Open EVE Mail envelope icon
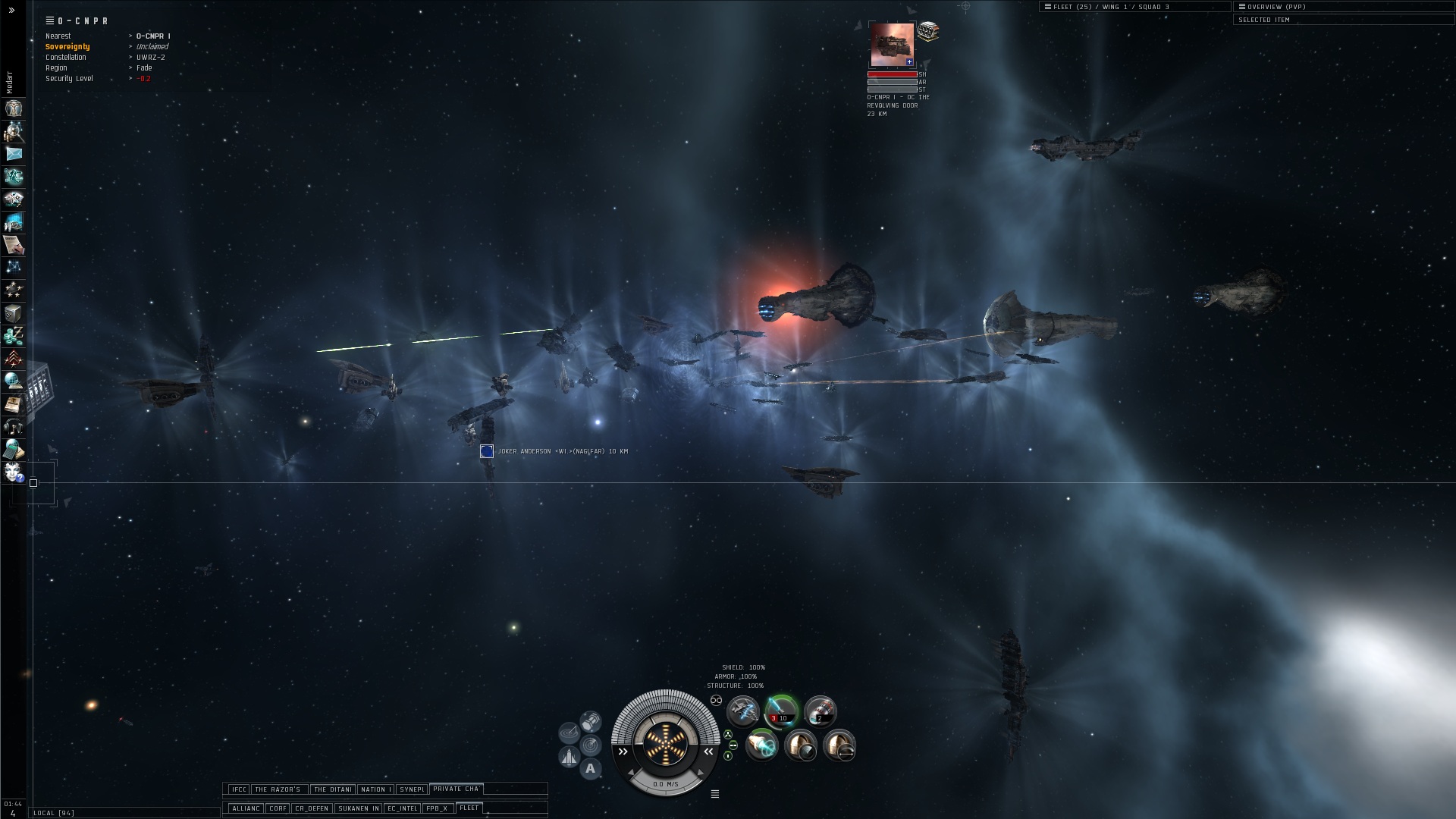Viewport: 1456px width, 819px height. tap(14, 154)
